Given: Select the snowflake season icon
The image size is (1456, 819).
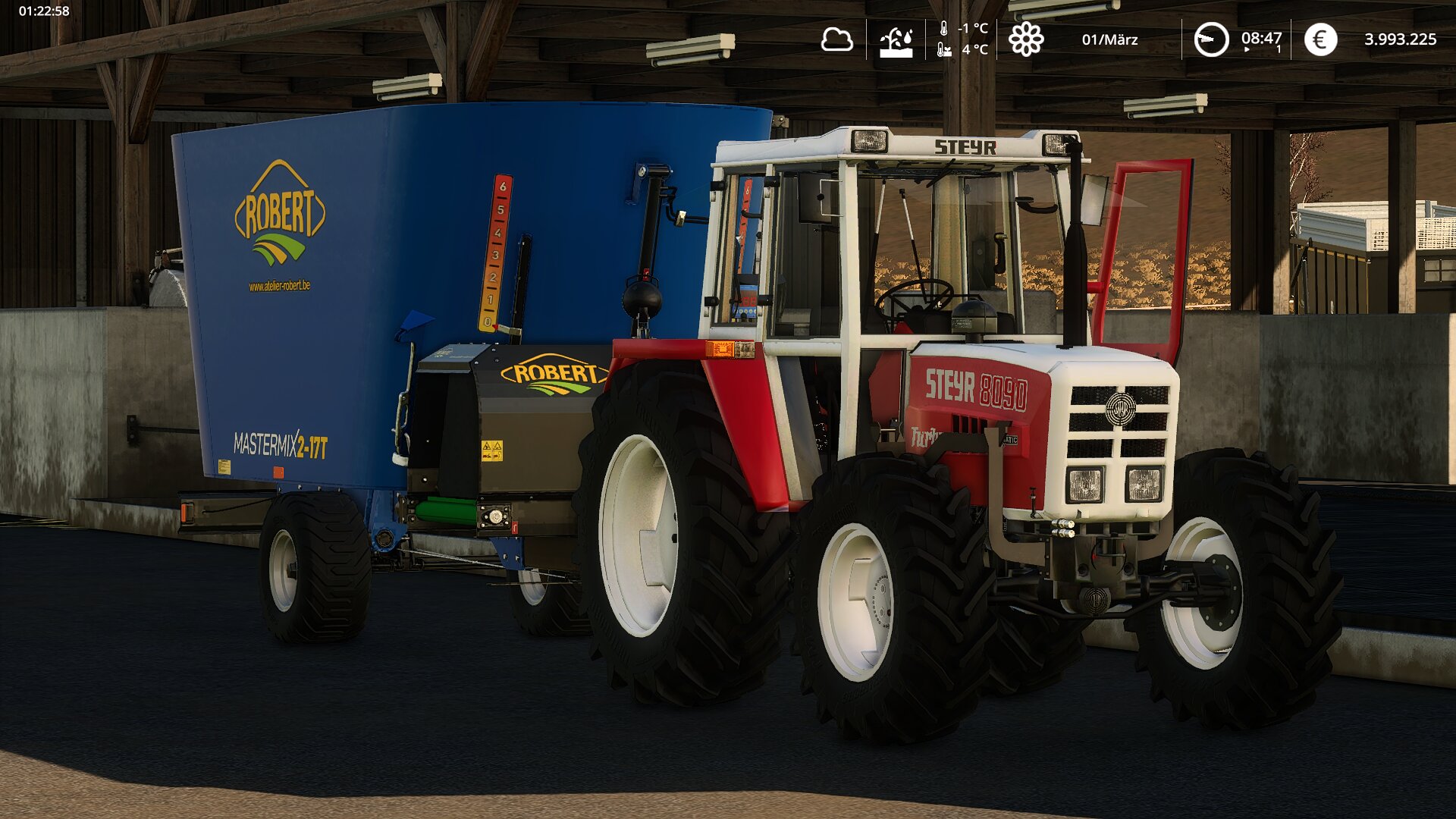Looking at the screenshot, I should (1025, 39).
